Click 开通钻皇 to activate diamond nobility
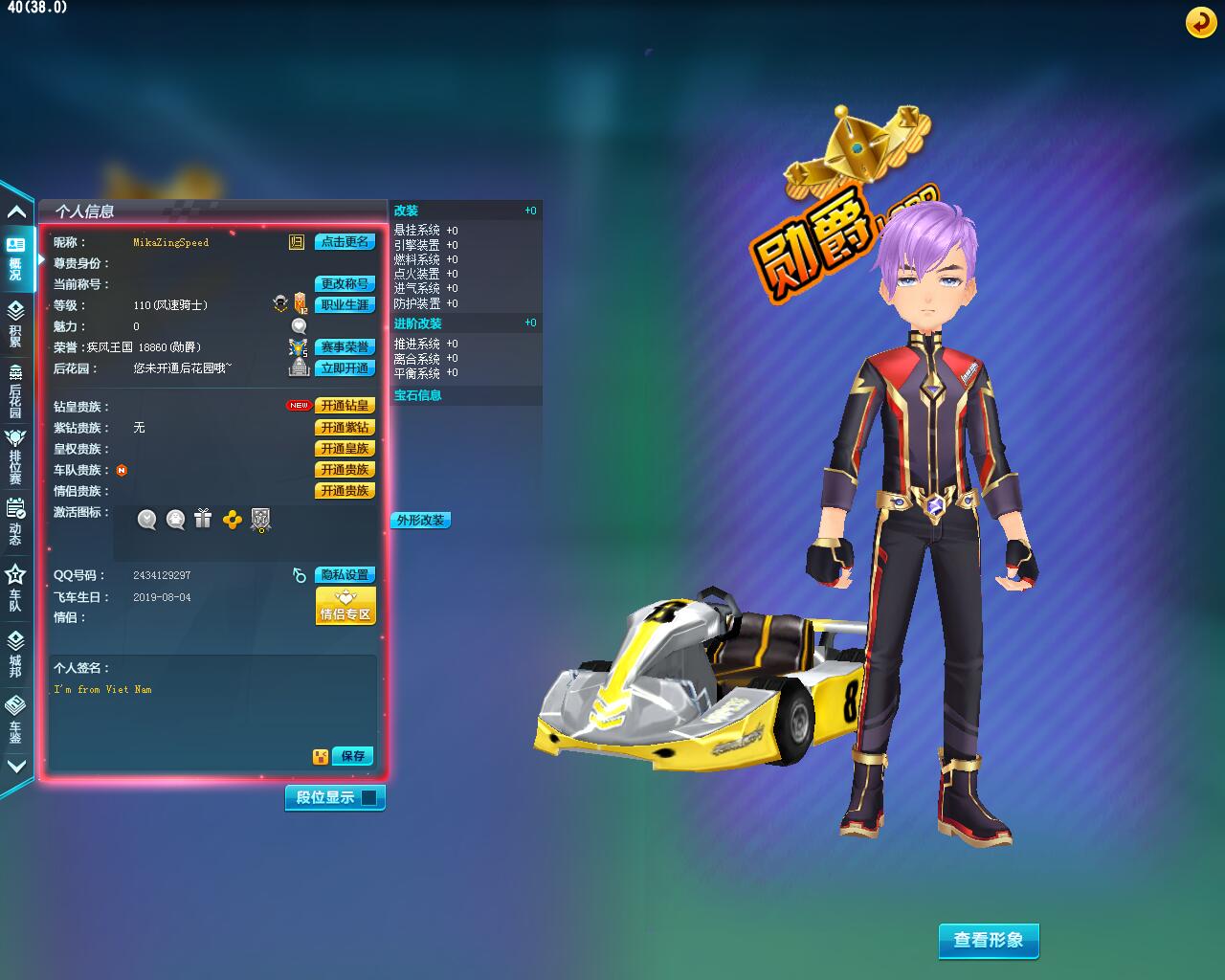The width and height of the screenshot is (1225, 980). pyautogui.click(x=345, y=405)
